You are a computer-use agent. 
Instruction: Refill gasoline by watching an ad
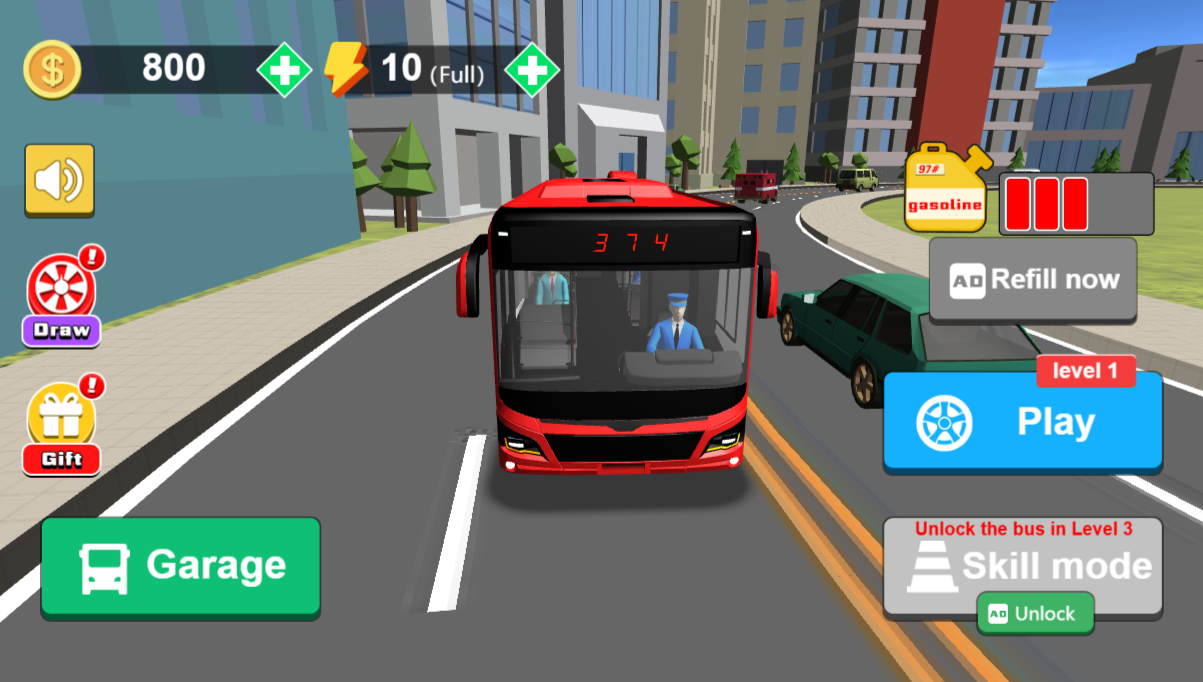[x=1033, y=280]
